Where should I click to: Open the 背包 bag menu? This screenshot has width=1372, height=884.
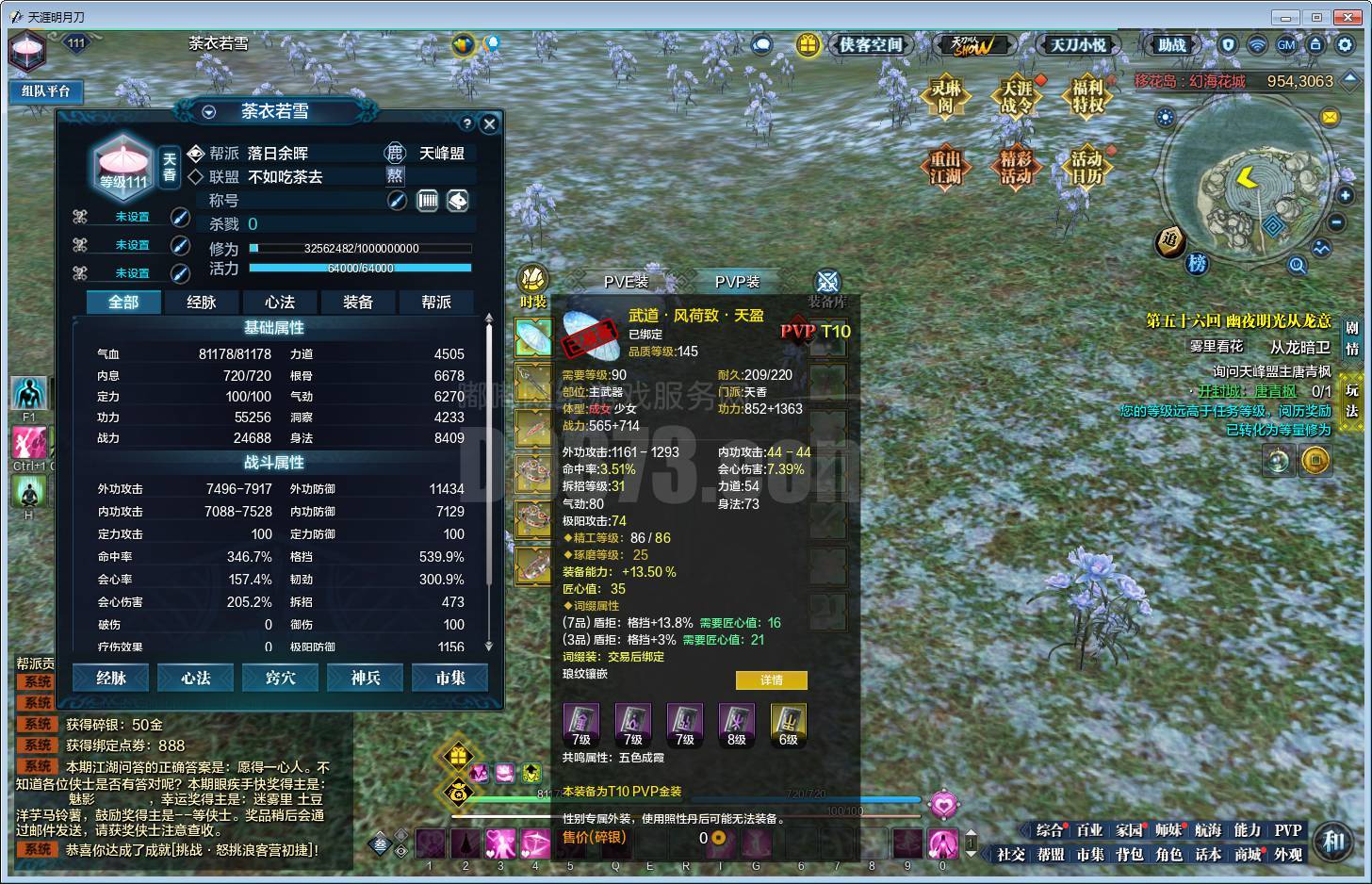1129,855
